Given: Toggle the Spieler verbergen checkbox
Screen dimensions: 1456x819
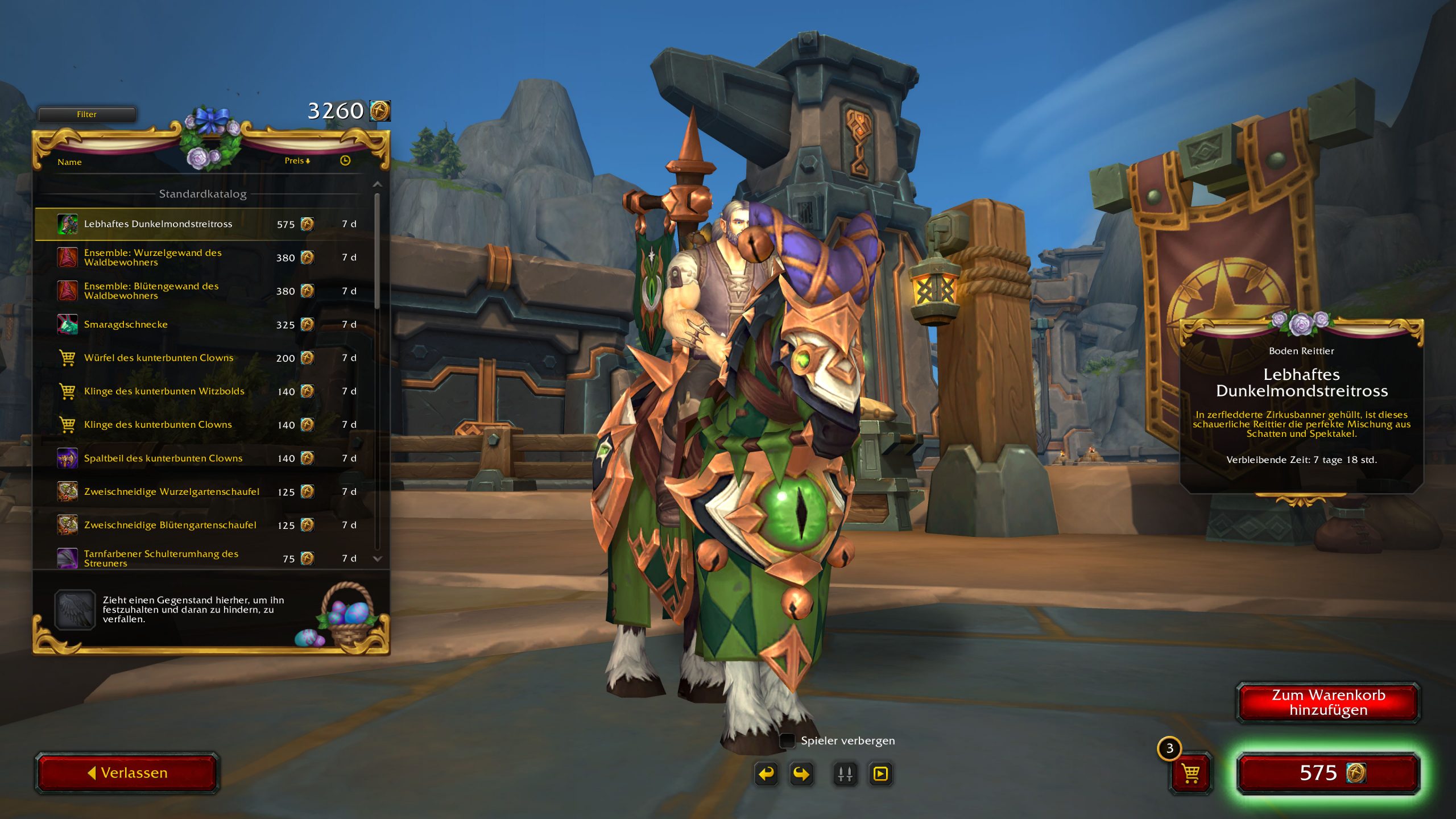Looking at the screenshot, I should coord(787,741).
